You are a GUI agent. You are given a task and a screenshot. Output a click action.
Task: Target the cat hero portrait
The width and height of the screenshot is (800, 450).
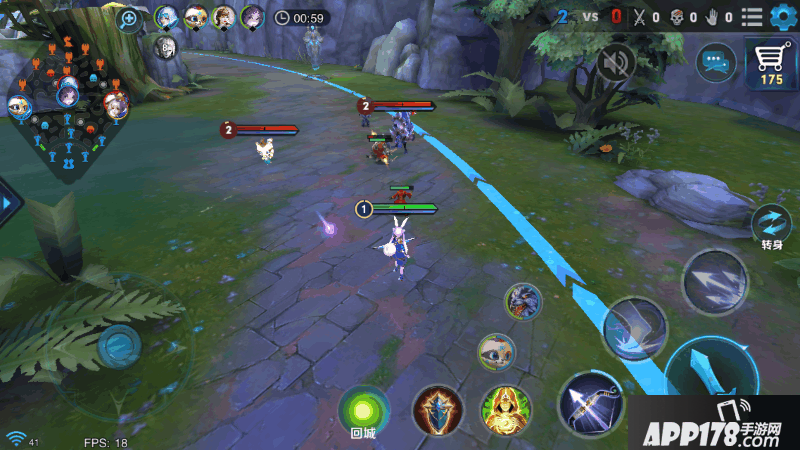pos(495,351)
